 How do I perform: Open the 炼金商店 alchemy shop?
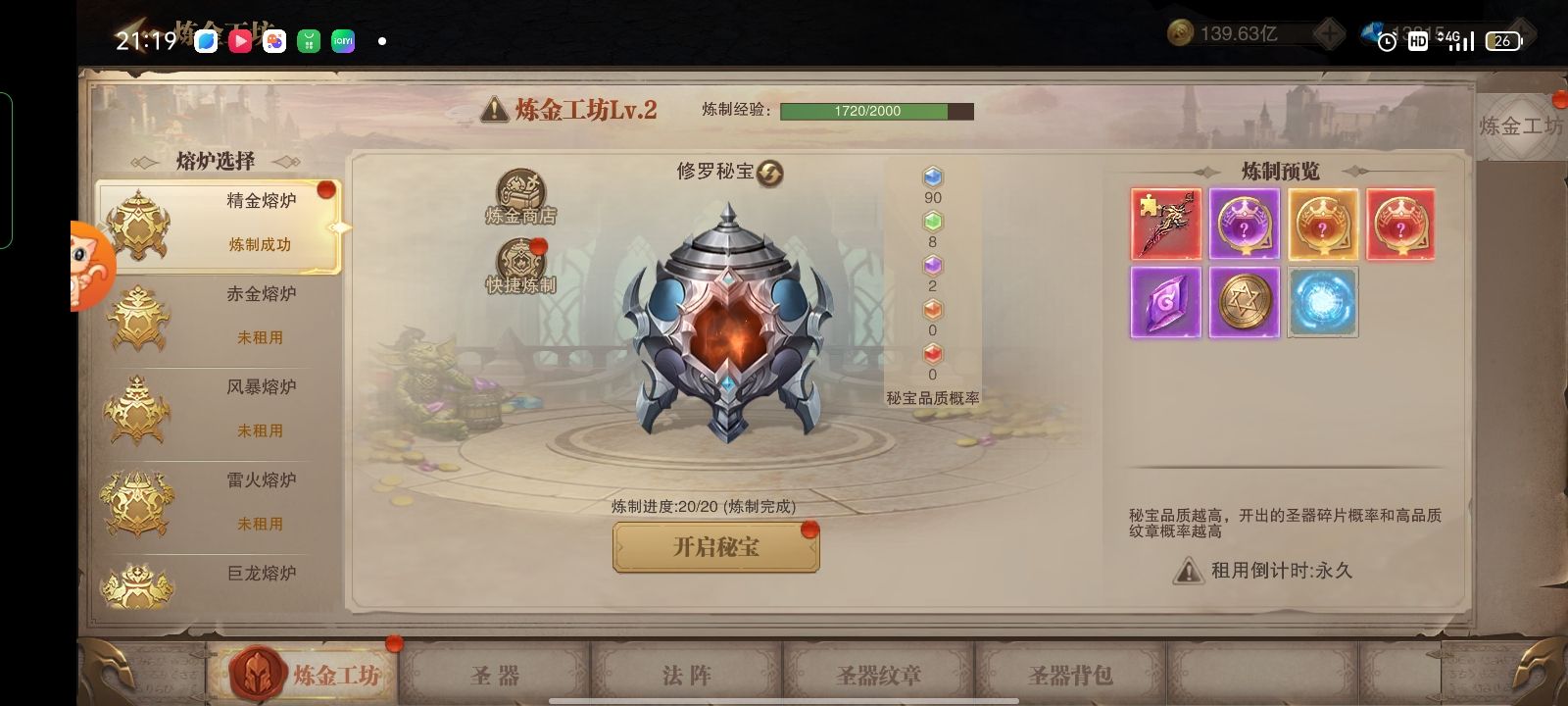pyautogui.click(x=520, y=196)
